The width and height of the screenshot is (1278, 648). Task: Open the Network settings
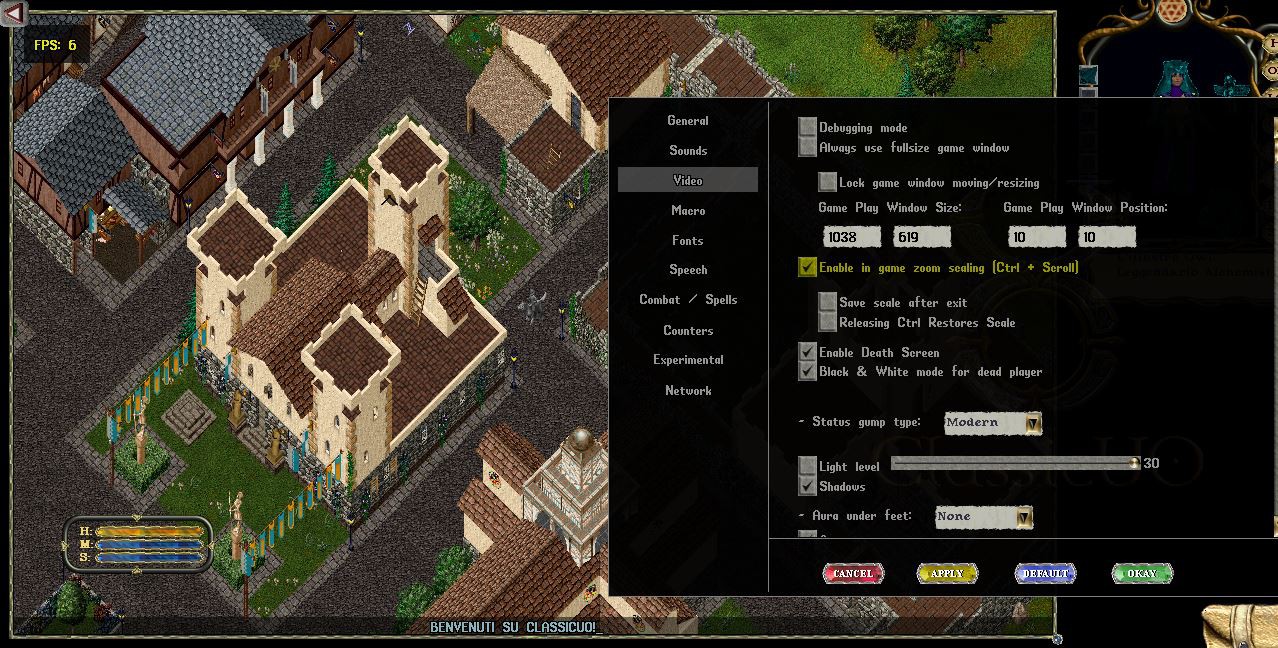point(688,390)
